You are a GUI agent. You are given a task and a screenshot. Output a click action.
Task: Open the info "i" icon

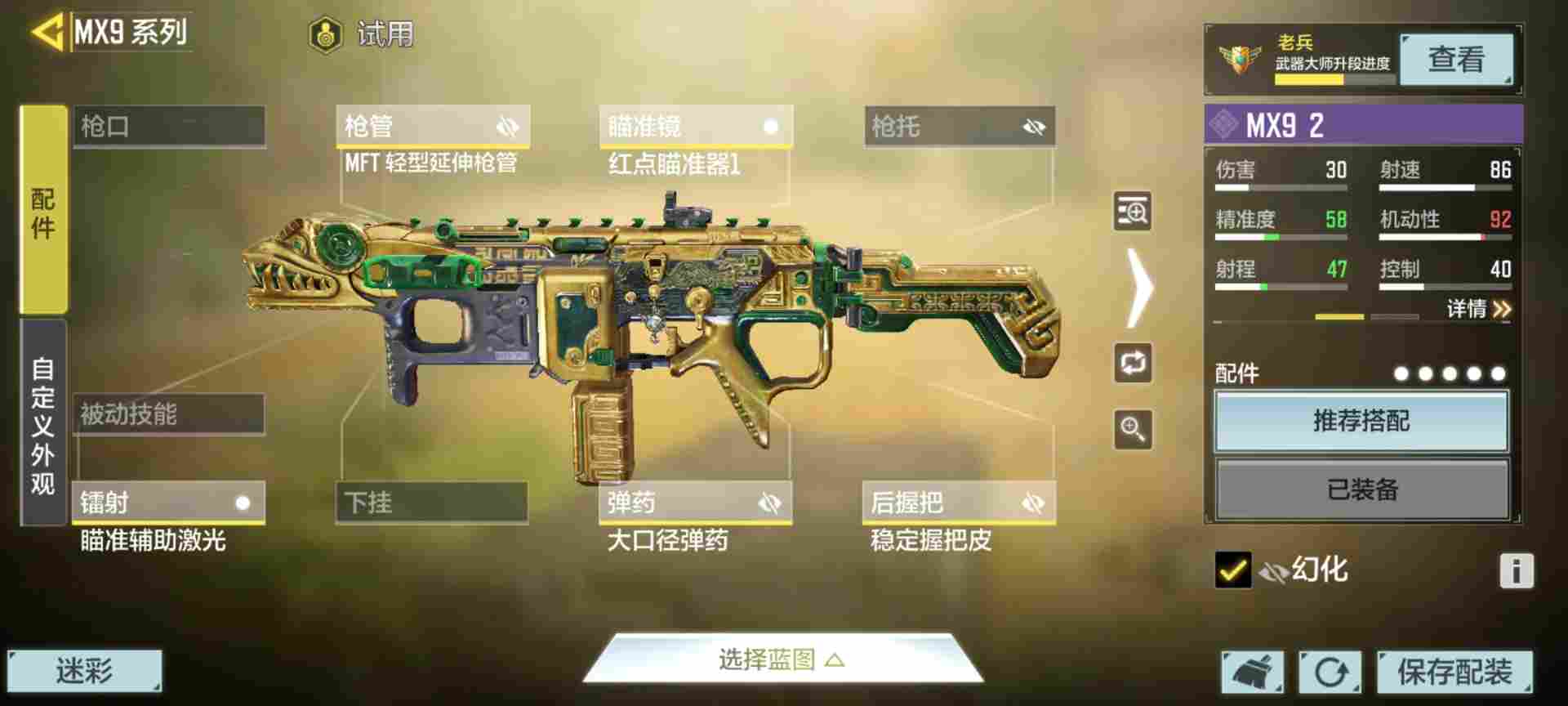pos(1517,570)
